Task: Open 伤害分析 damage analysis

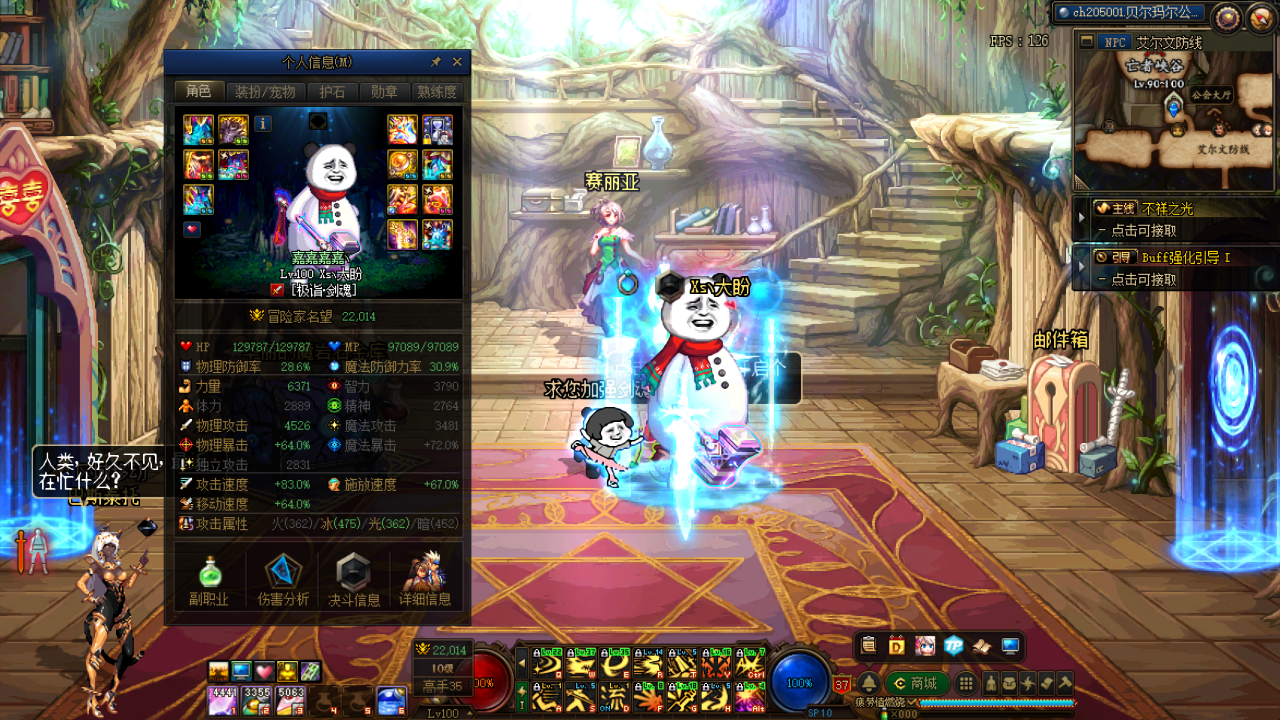Action: tap(283, 579)
